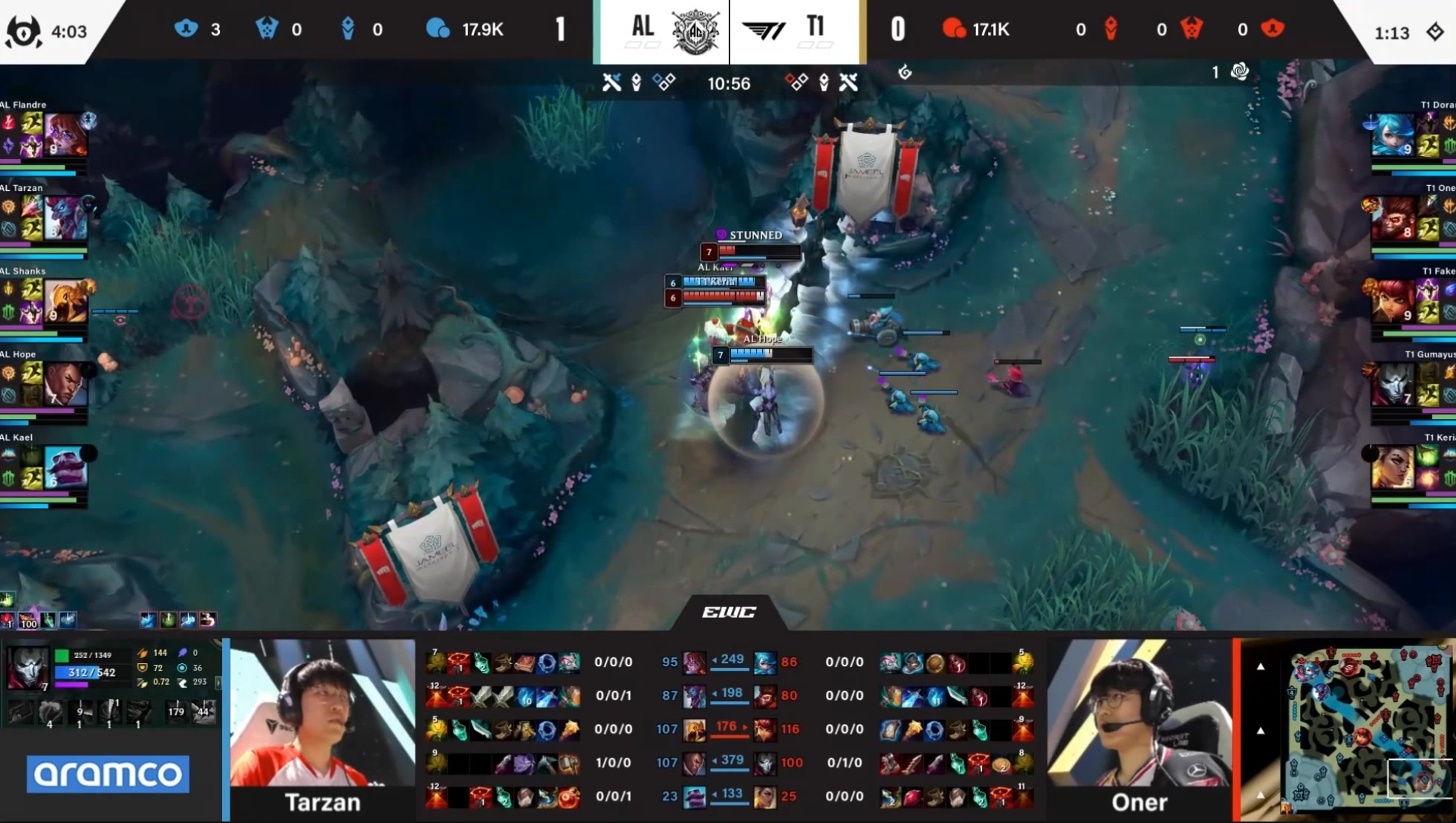This screenshot has width=1456, height=823.
Task: Select the selected champion portrait in the stats panel
Action: tap(27, 667)
